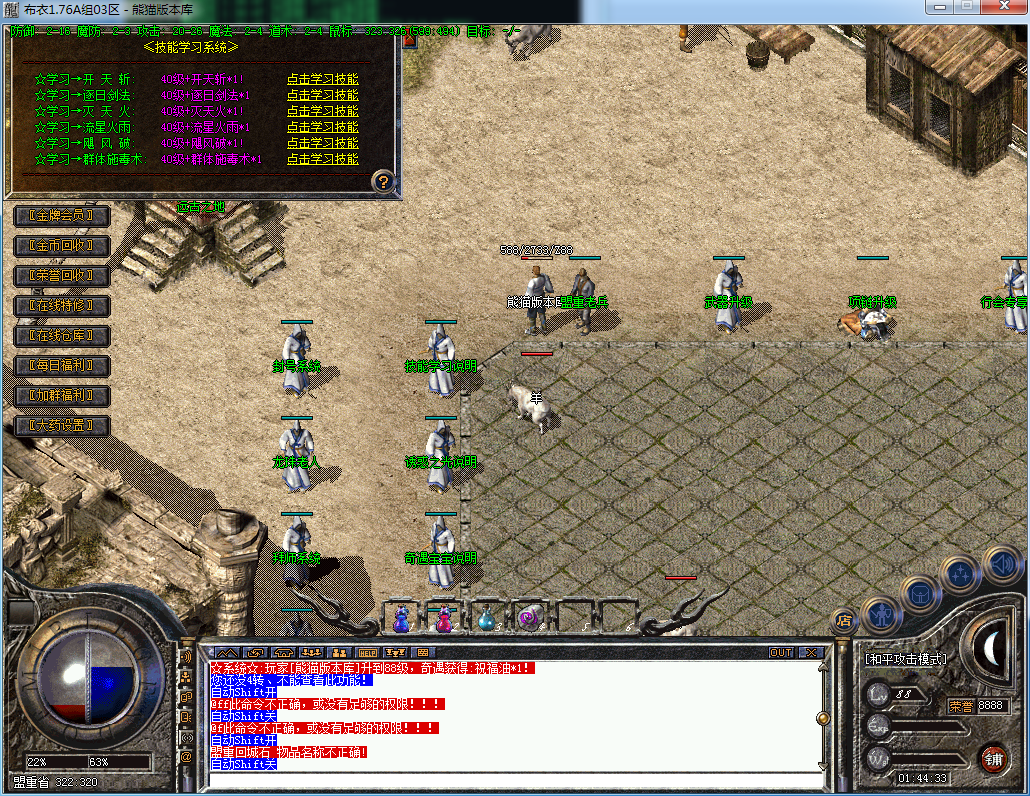Use the 在线特修 online repair button
Image resolution: width=1030 pixels, height=796 pixels.
tap(61, 305)
